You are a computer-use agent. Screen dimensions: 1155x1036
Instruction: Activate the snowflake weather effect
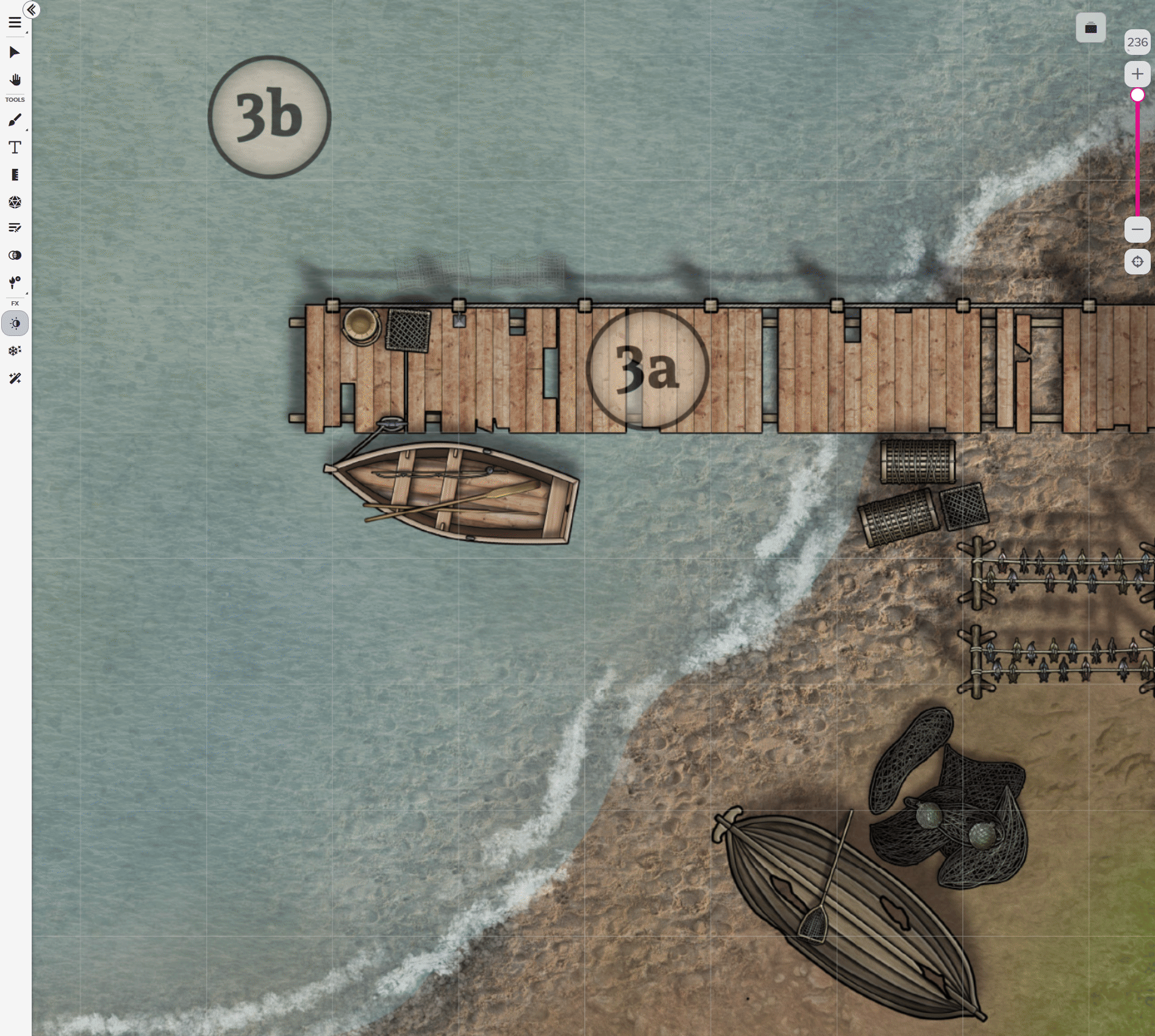[15, 351]
